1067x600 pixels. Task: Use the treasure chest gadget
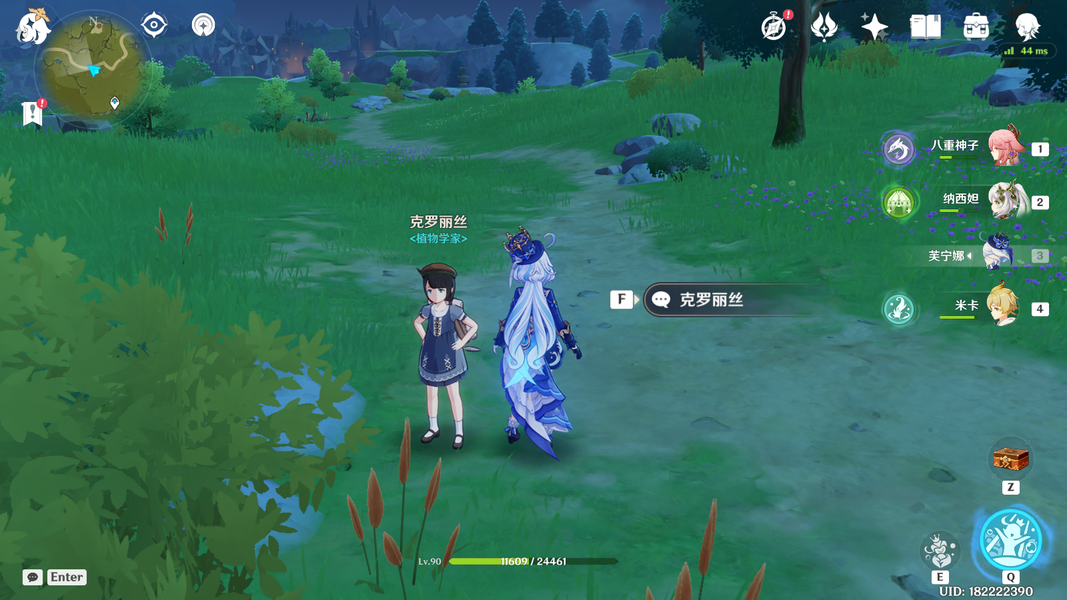[x=1010, y=461]
